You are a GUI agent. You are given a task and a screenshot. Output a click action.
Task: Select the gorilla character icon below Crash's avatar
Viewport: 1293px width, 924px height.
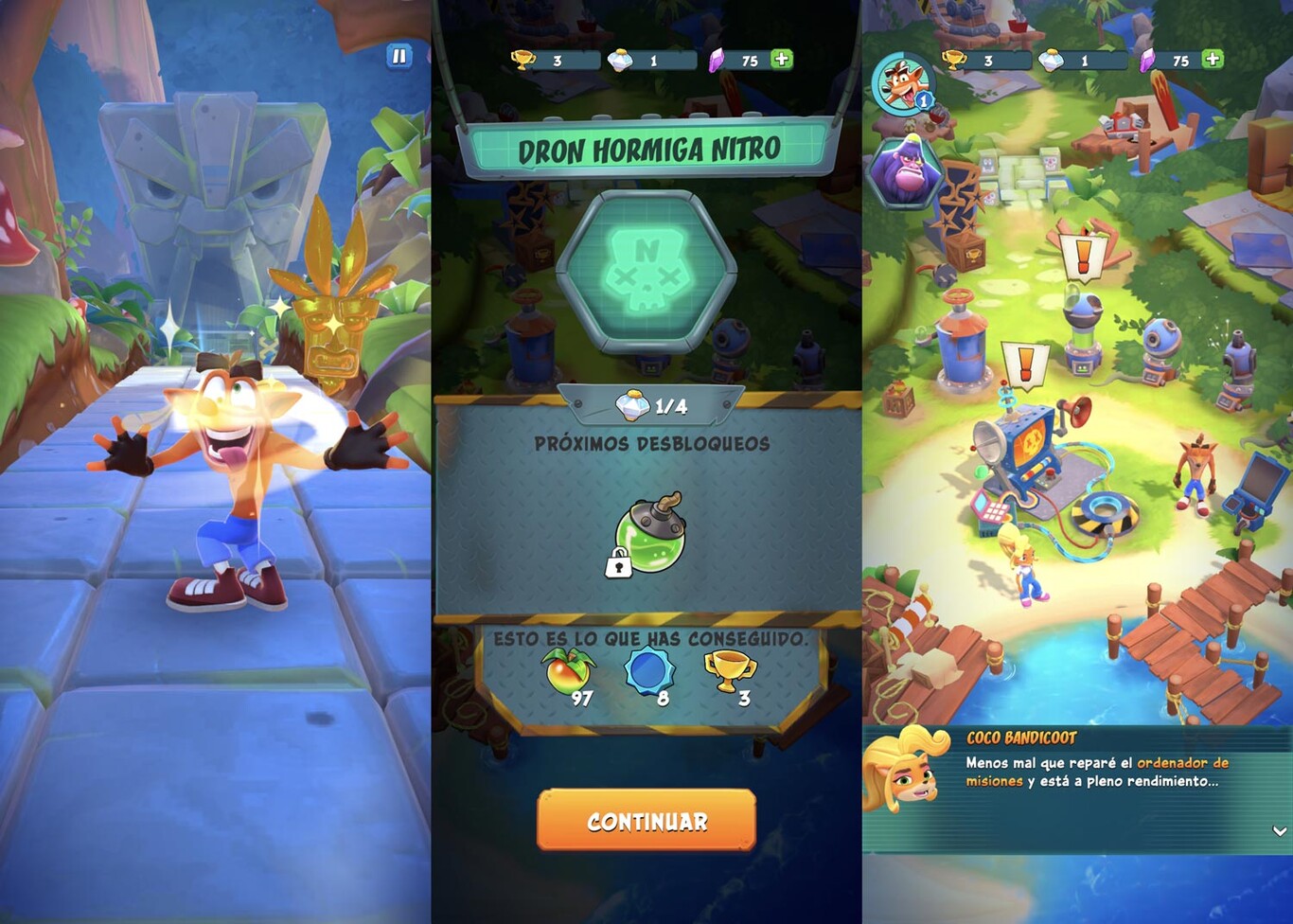click(902, 174)
